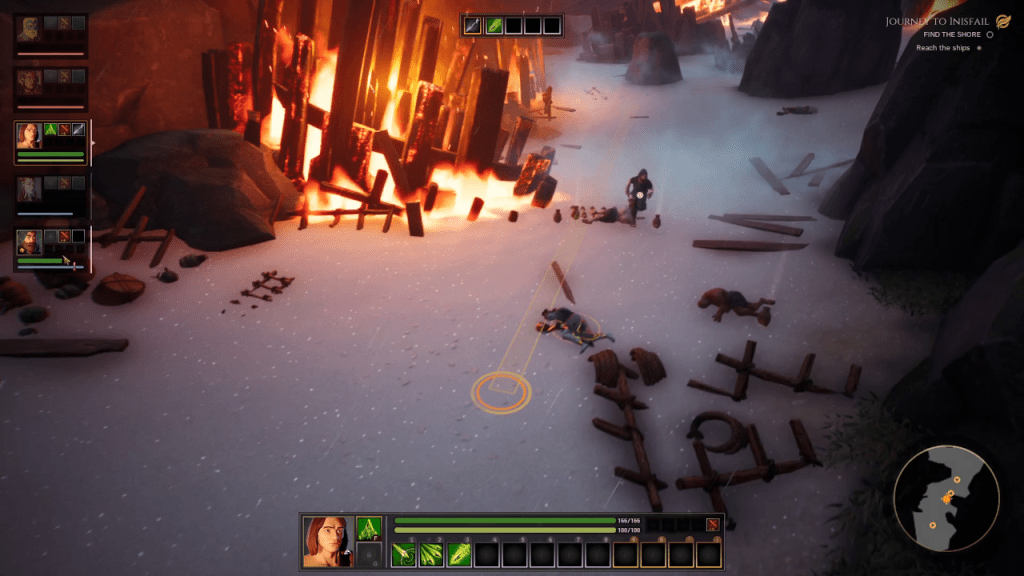Activate the glowing arrow skill in slot 3
This screenshot has width=1024, height=576.
459,553
